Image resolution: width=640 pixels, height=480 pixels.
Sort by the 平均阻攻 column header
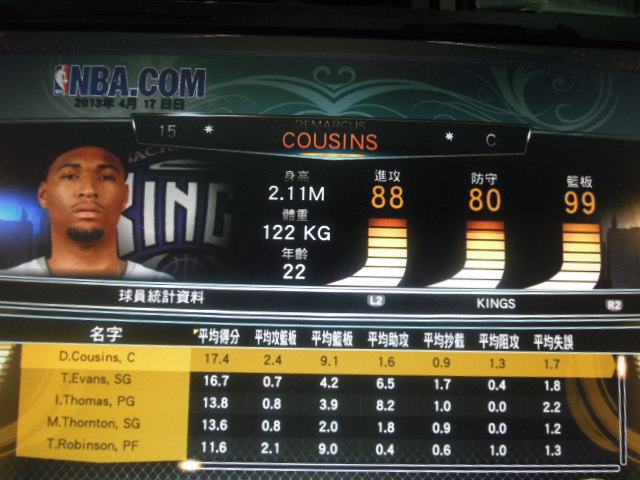498,338
